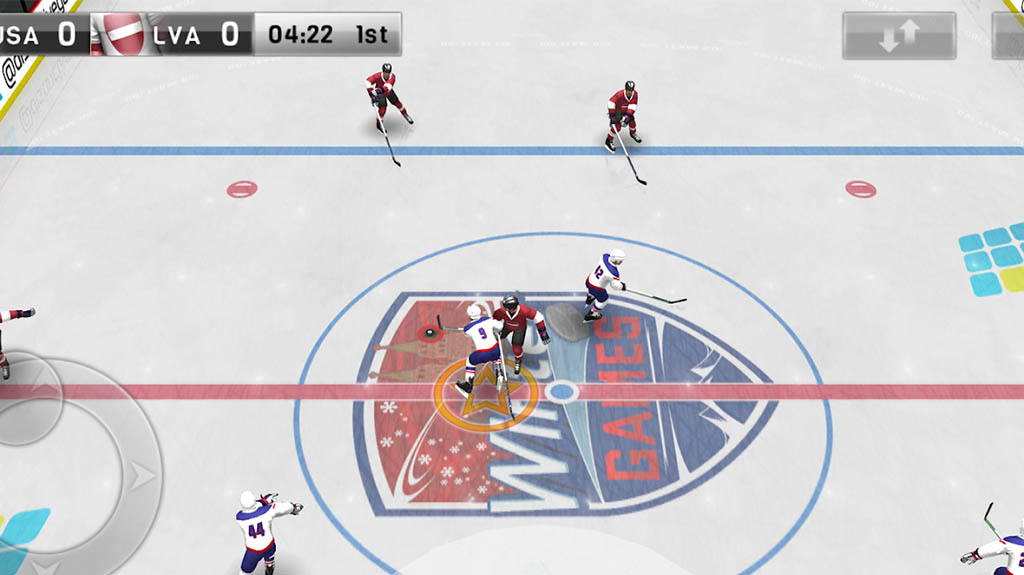This screenshot has width=1024, height=575.
Task: Click the cut-off gray button beside the arrows button
Action: click(x=1008, y=36)
